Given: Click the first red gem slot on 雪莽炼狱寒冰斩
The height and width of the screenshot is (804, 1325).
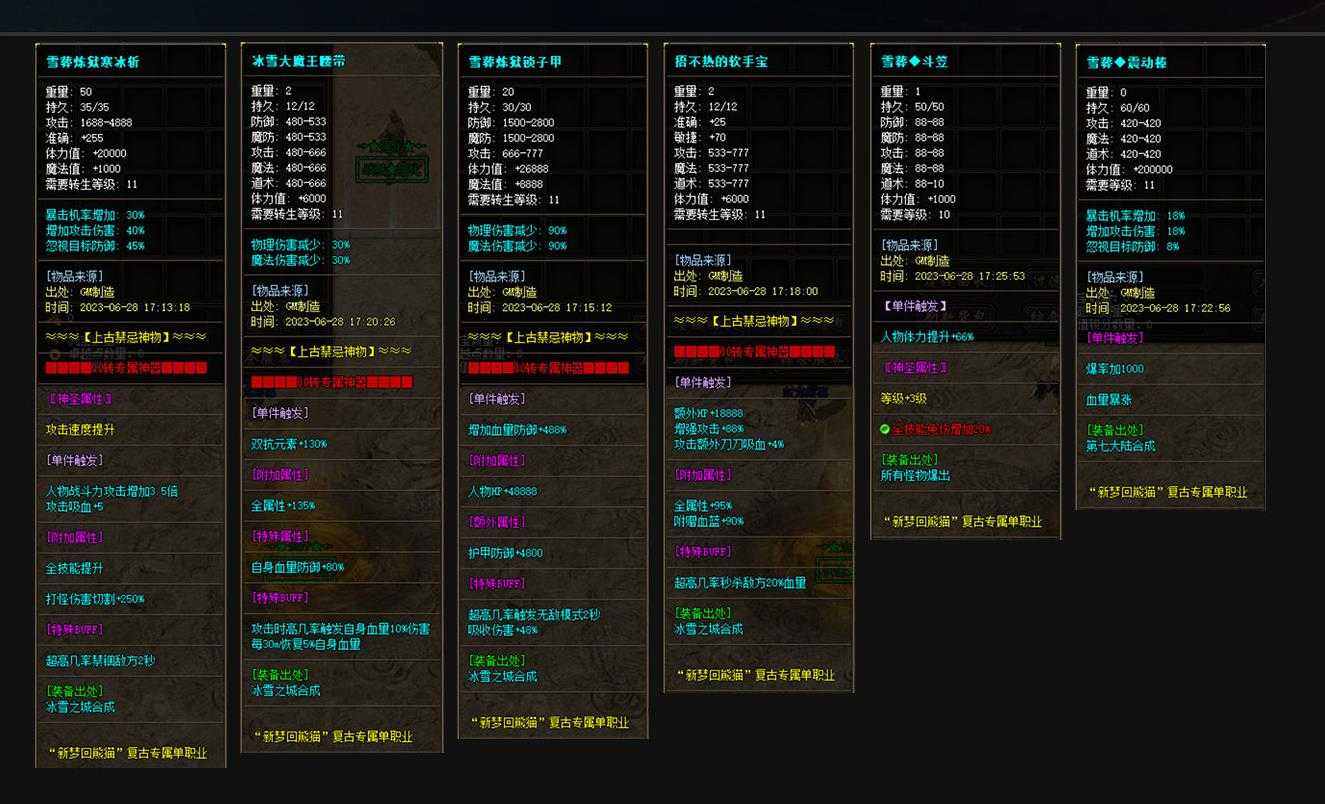Looking at the screenshot, I should pos(50,367).
